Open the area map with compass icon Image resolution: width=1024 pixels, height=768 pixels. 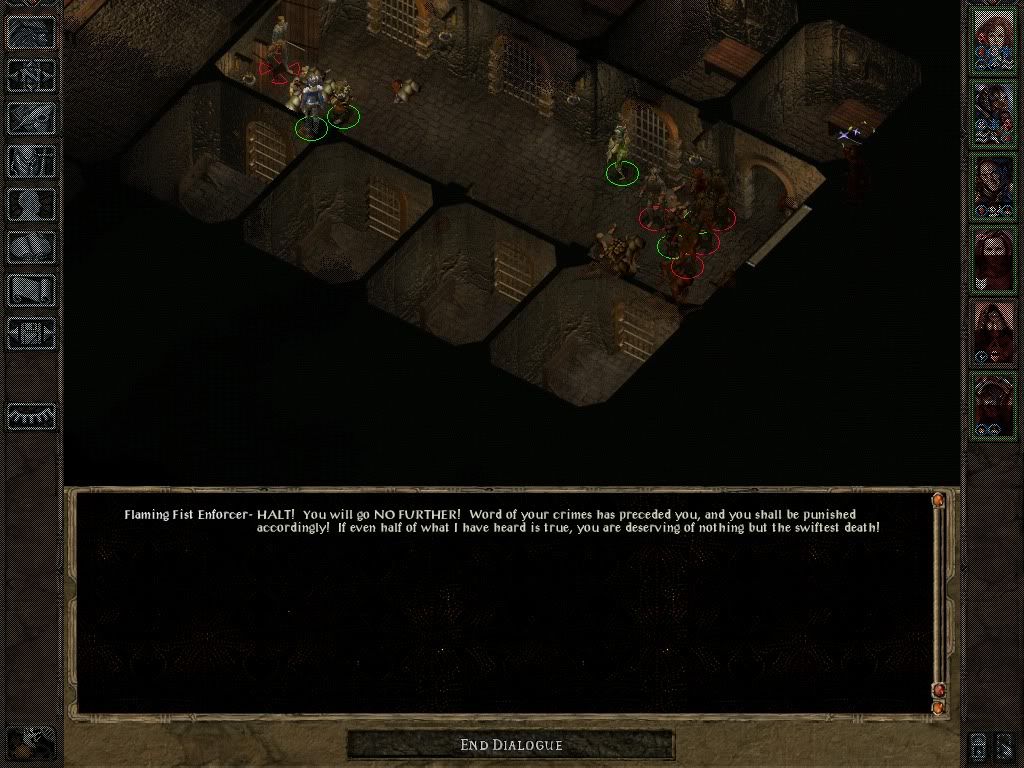[32, 75]
